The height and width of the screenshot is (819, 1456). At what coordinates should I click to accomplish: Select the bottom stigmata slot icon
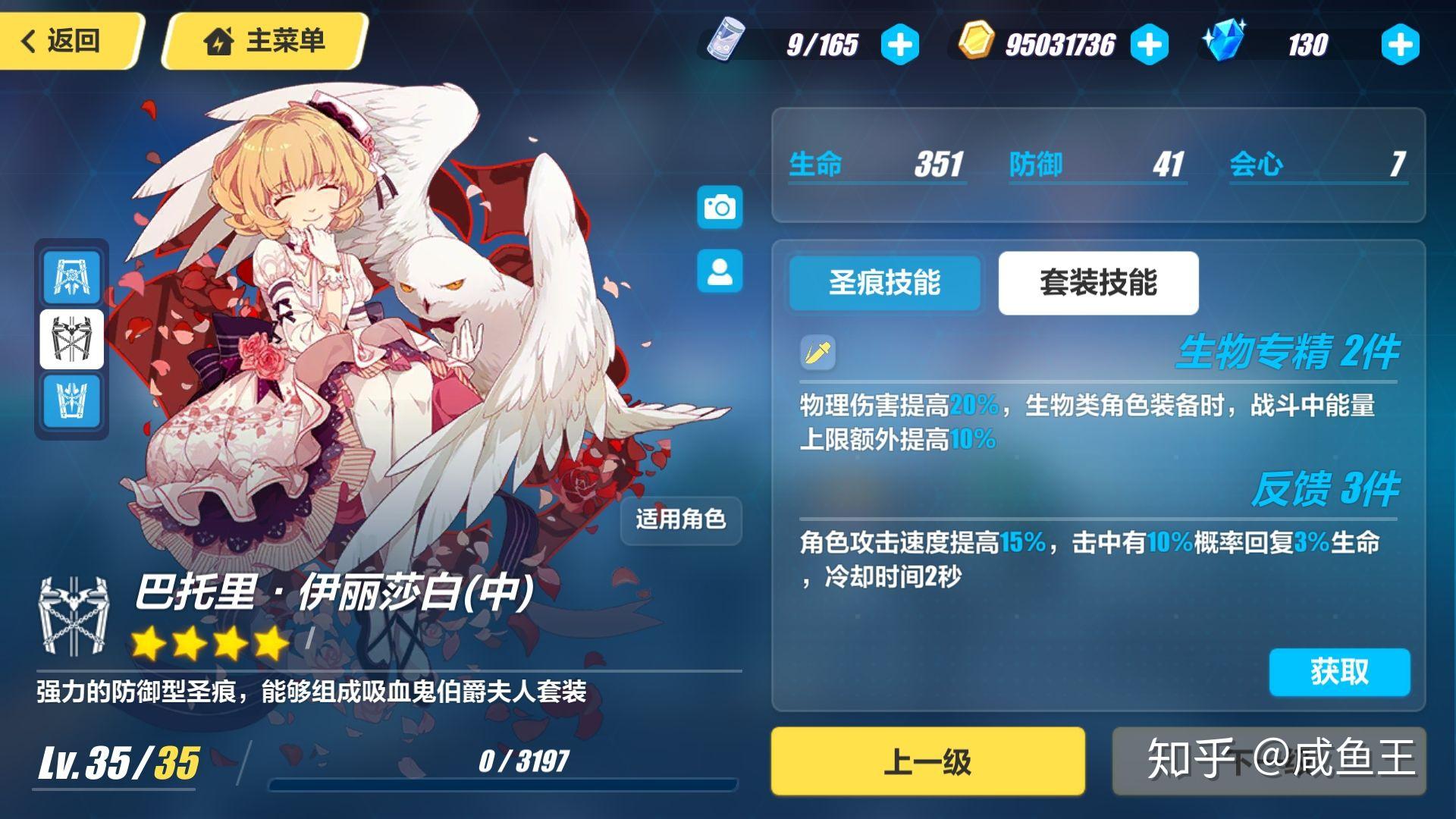(x=71, y=401)
